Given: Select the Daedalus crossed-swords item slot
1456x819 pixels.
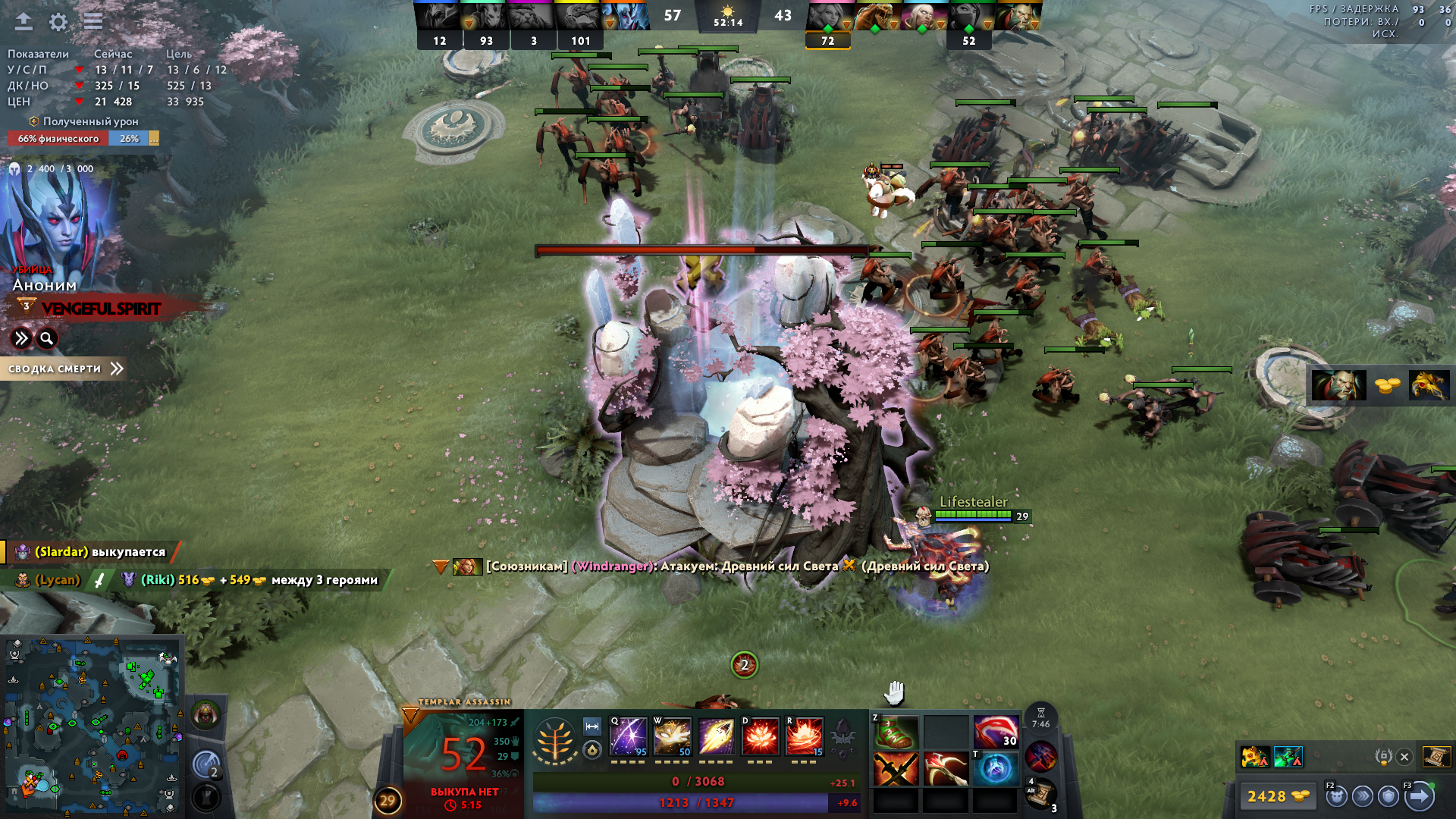Looking at the screenshot, I should pos(896,769).
